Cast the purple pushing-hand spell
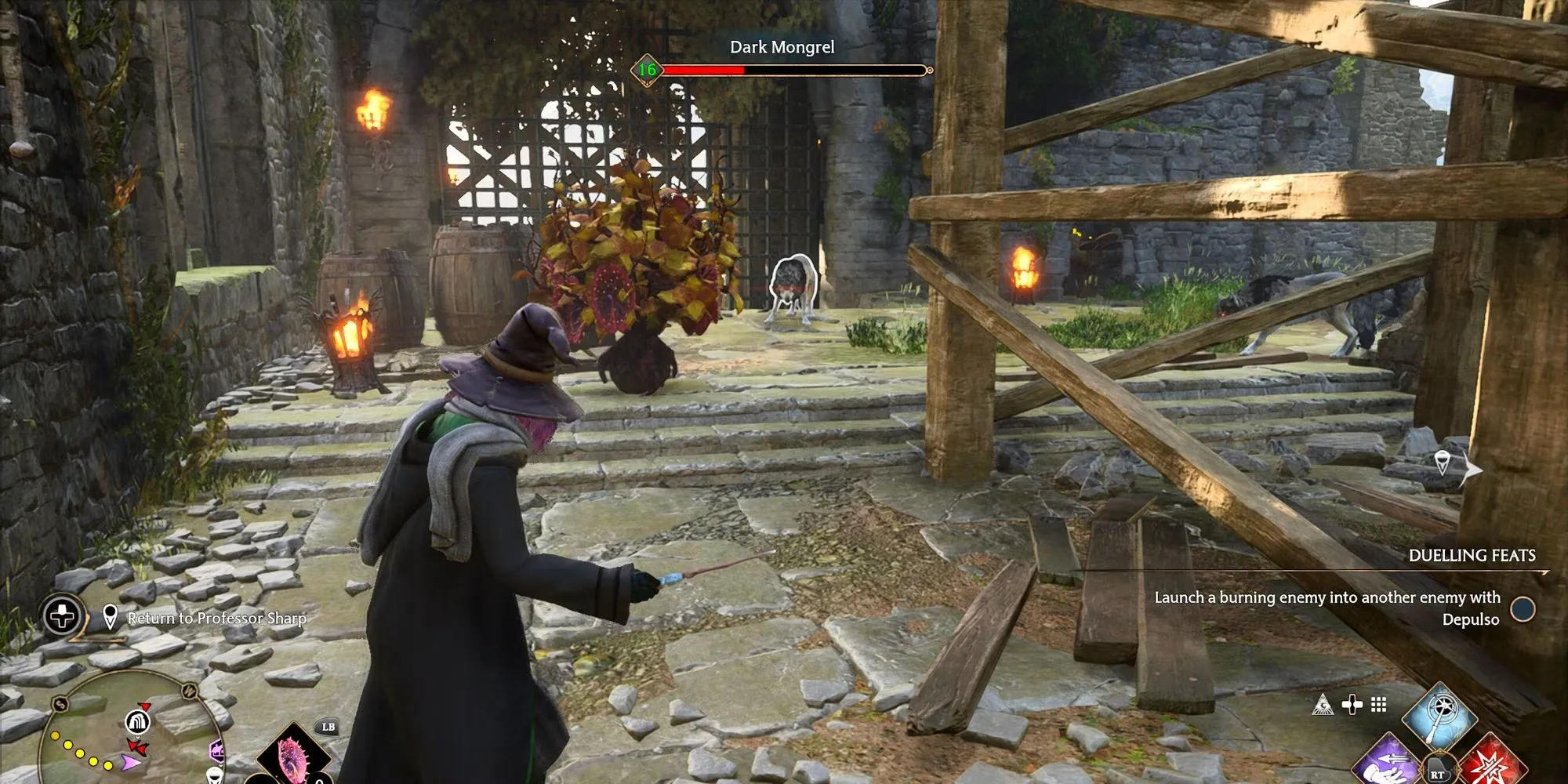 click(1388, 764)
